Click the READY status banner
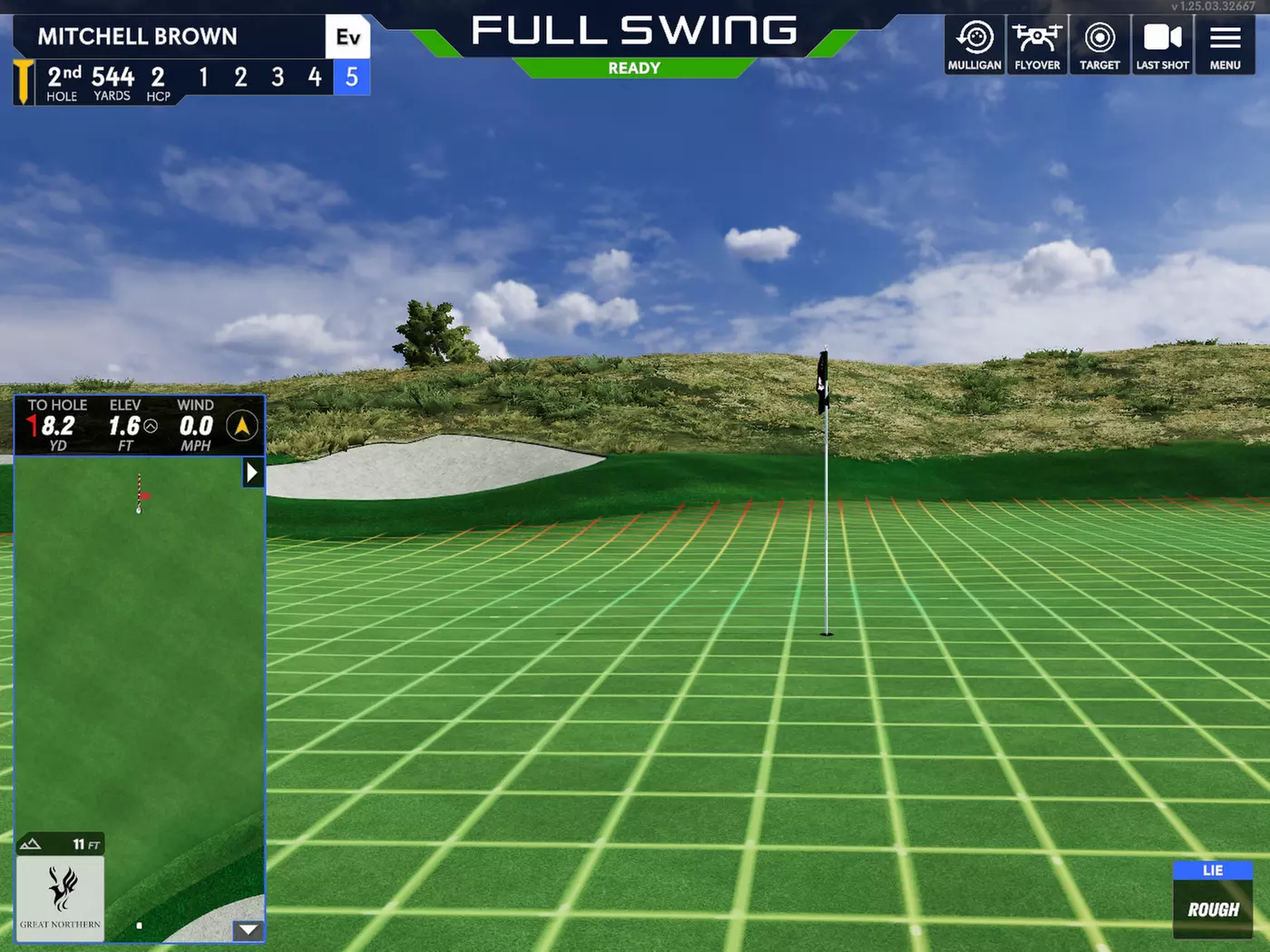Viewport: 1270px width, 952px height. click(x=634, y=68)
